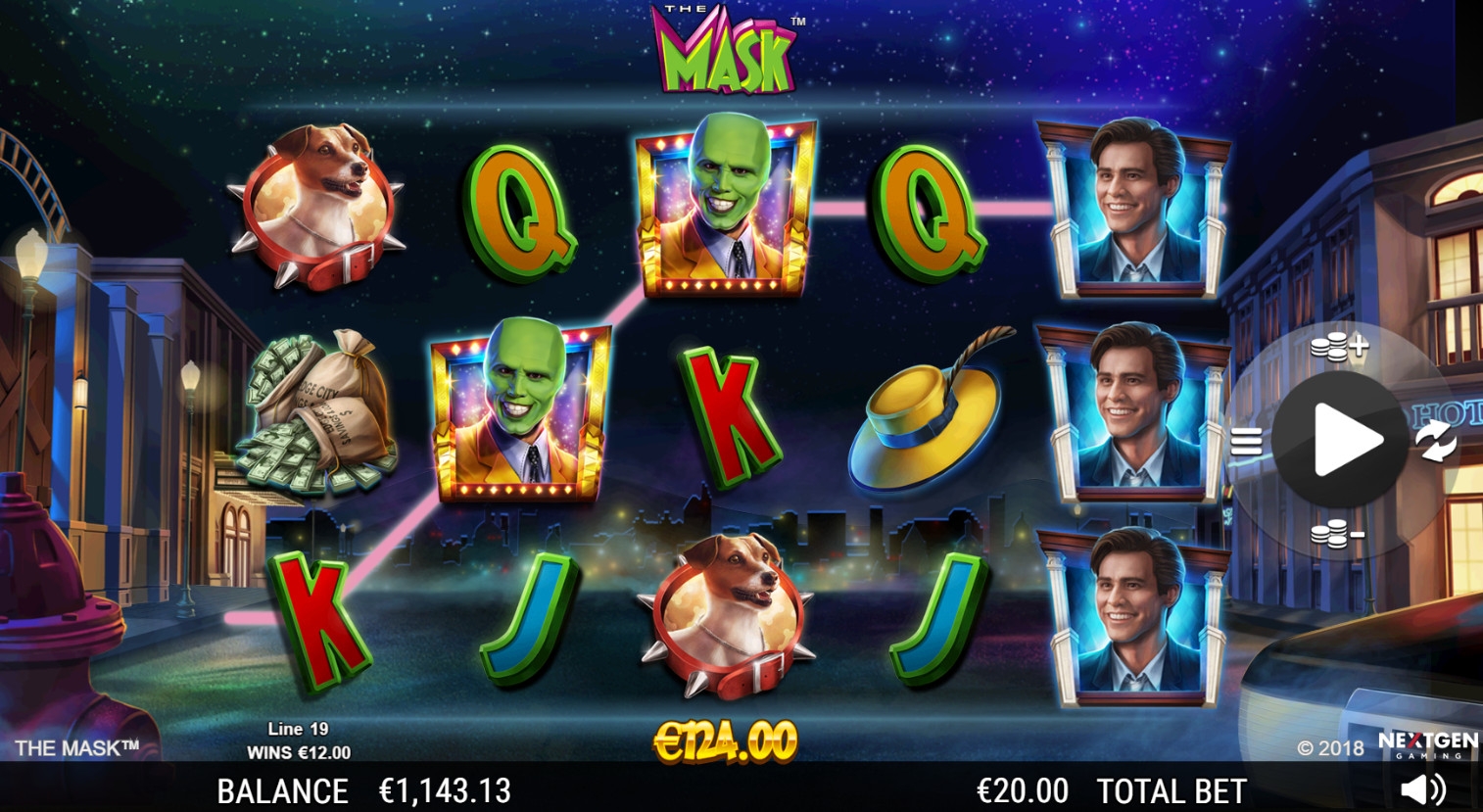Activate autoplay with the circular arrows icon
Image resolution: width=1483 pixels, height=812 pixels.
click(1436, 440)
